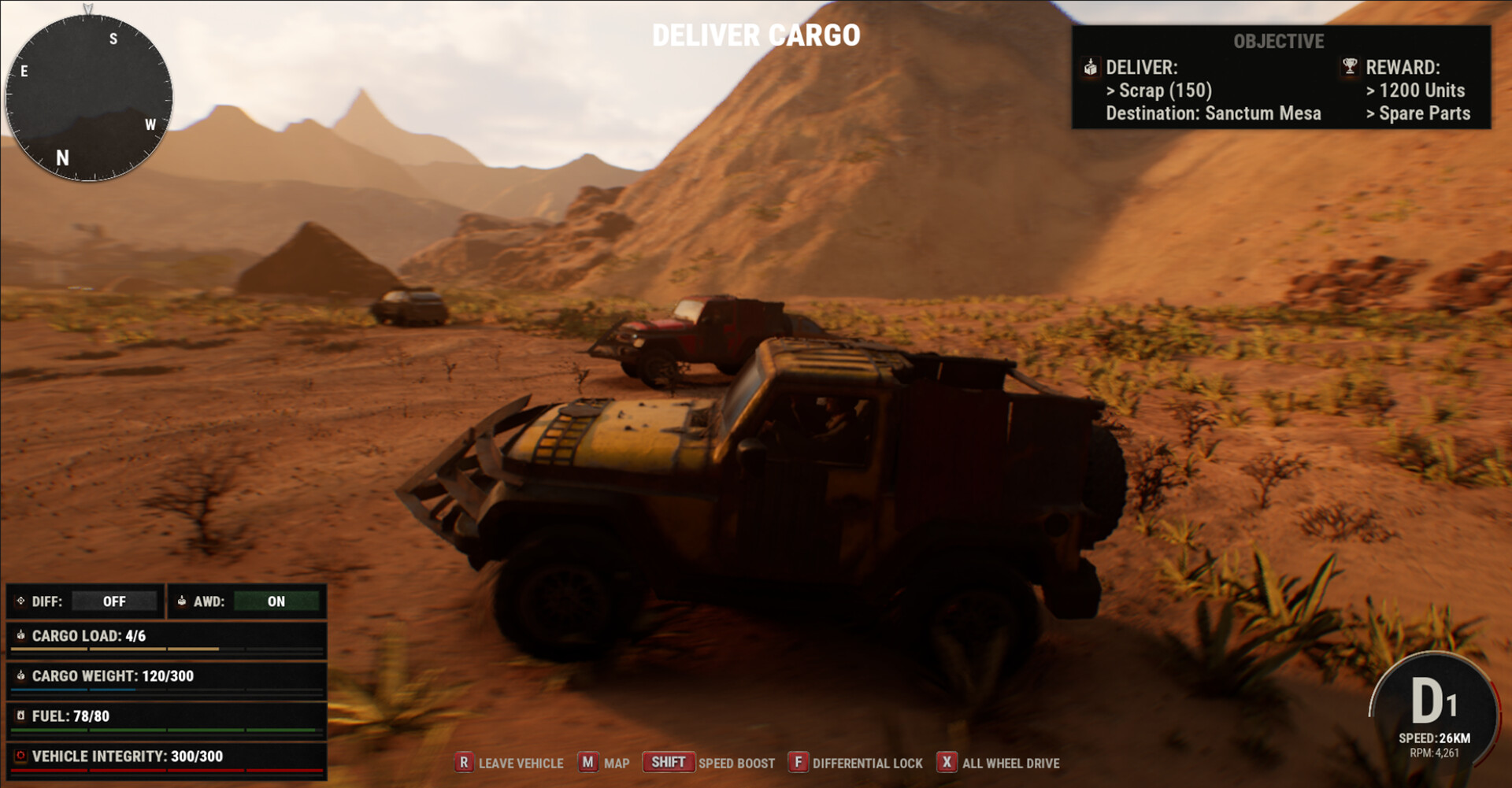Select the Cargo Load crate icon
1512x788 pixels.
coord(21,636)
